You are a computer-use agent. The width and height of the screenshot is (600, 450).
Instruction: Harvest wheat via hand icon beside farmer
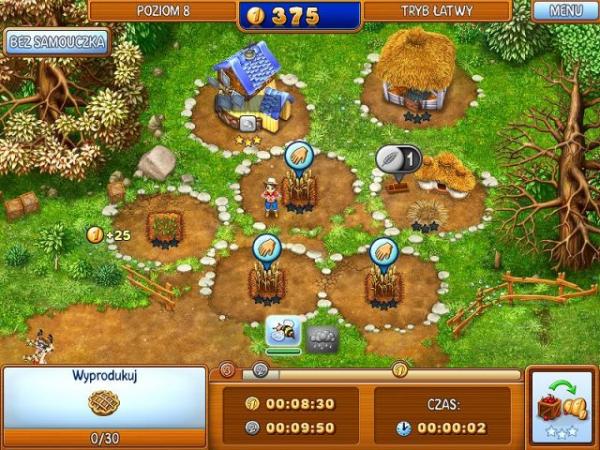point(300,157)
